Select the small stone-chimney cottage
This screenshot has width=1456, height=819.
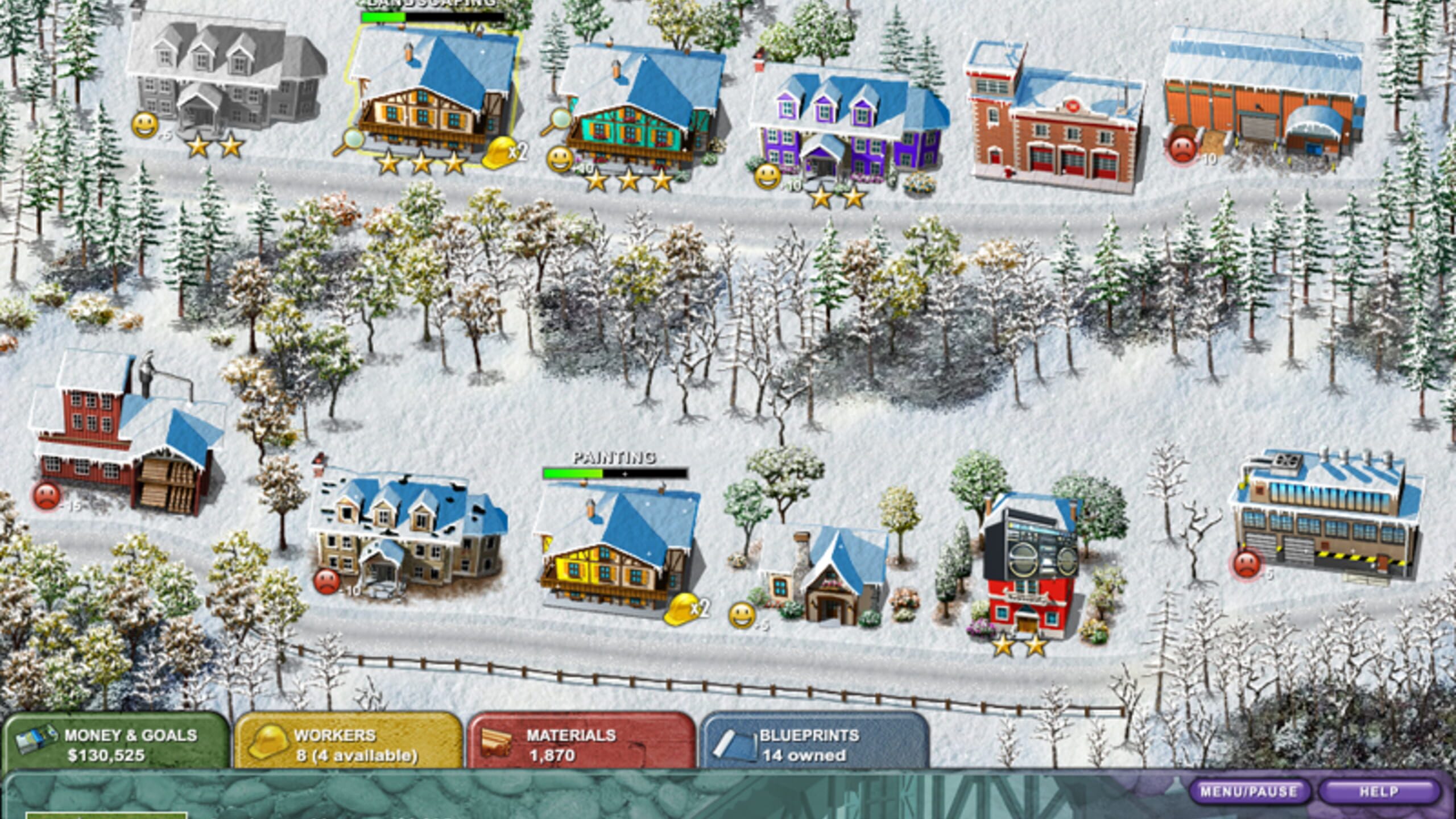click(x=822, y=574)
